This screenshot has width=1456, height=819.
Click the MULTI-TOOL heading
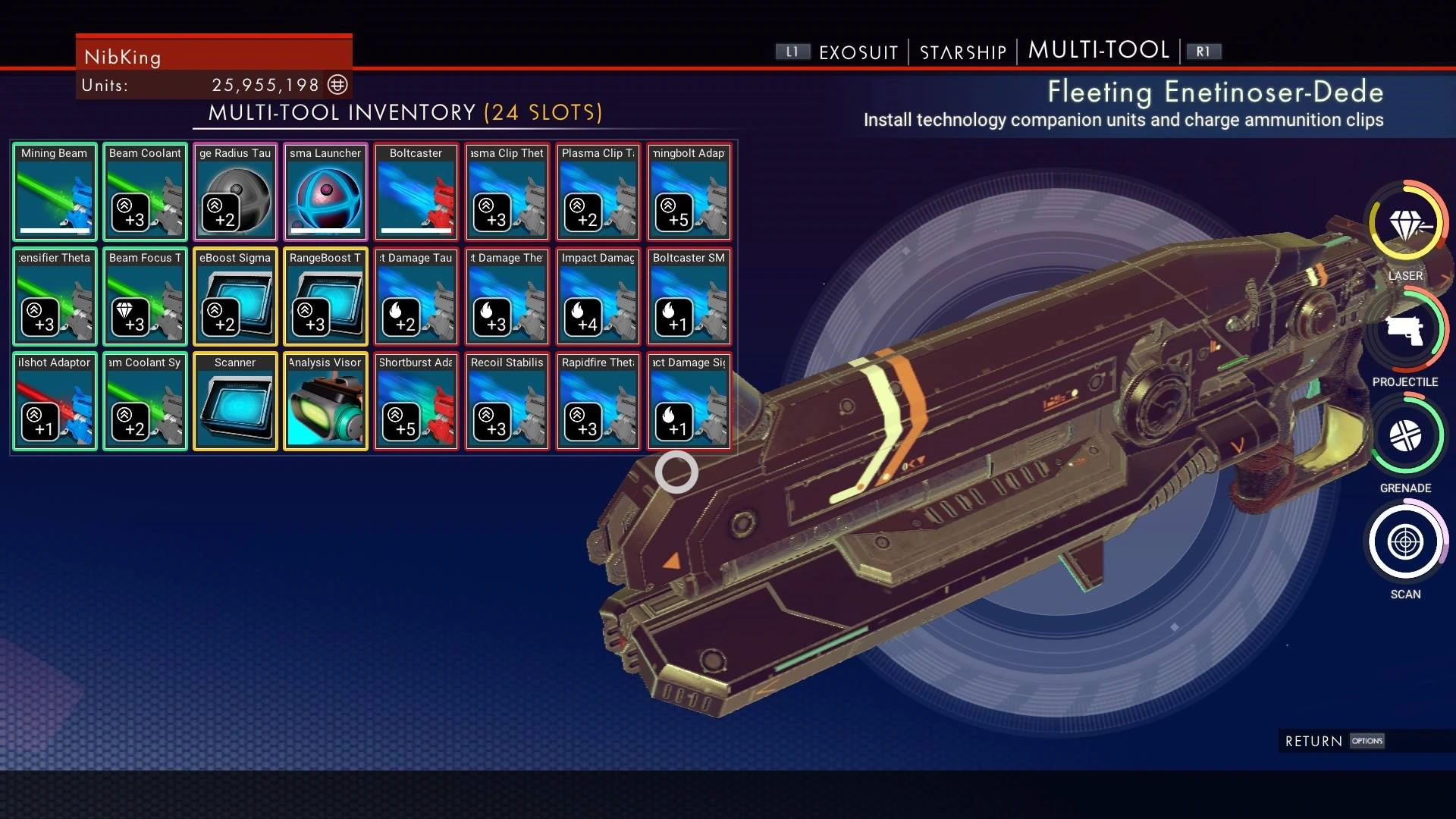click(1099, 50)
